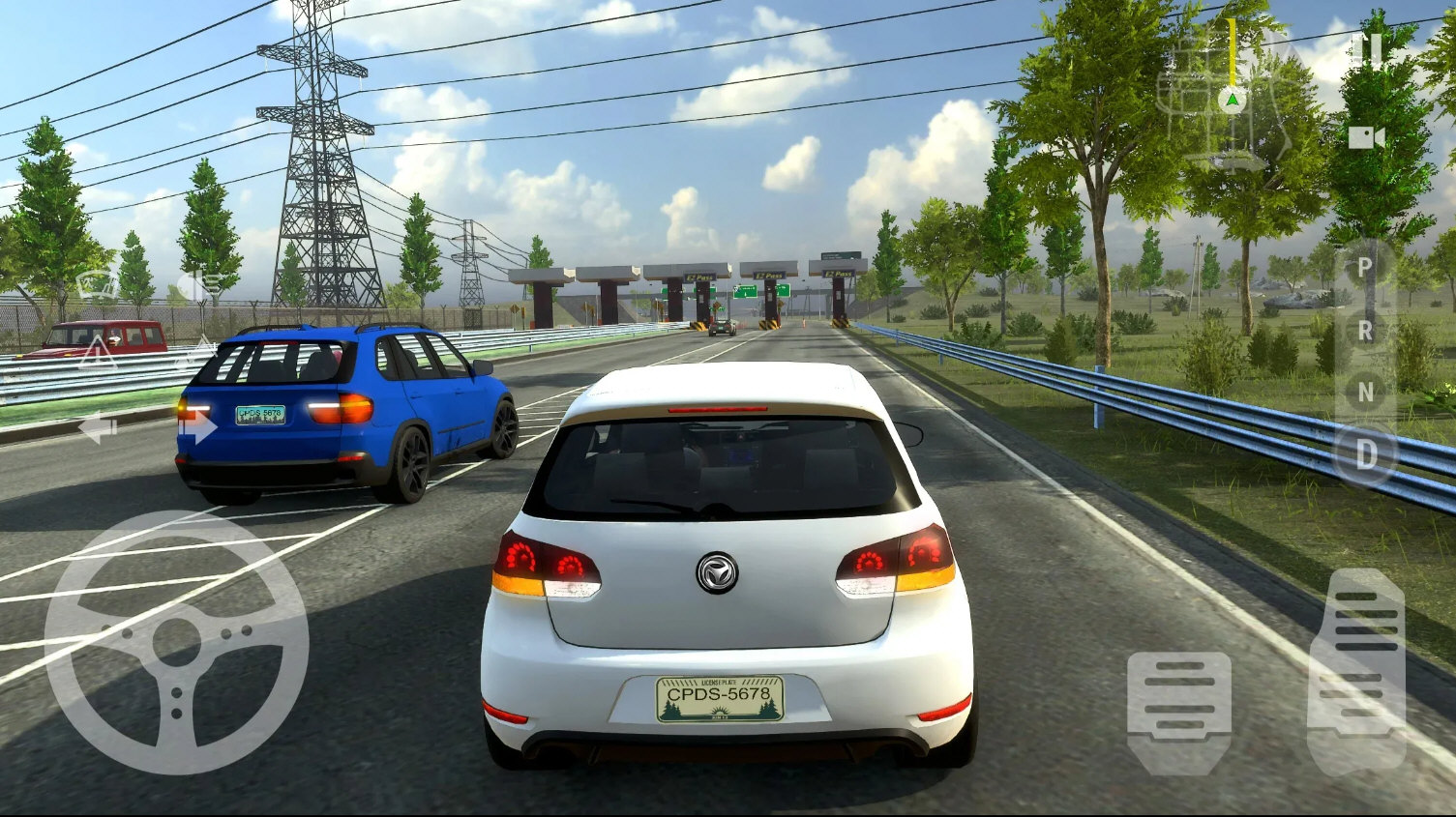The image size is (1456, 817).
Task: Shift gear to P (Park)
Action: (1364, 267)
